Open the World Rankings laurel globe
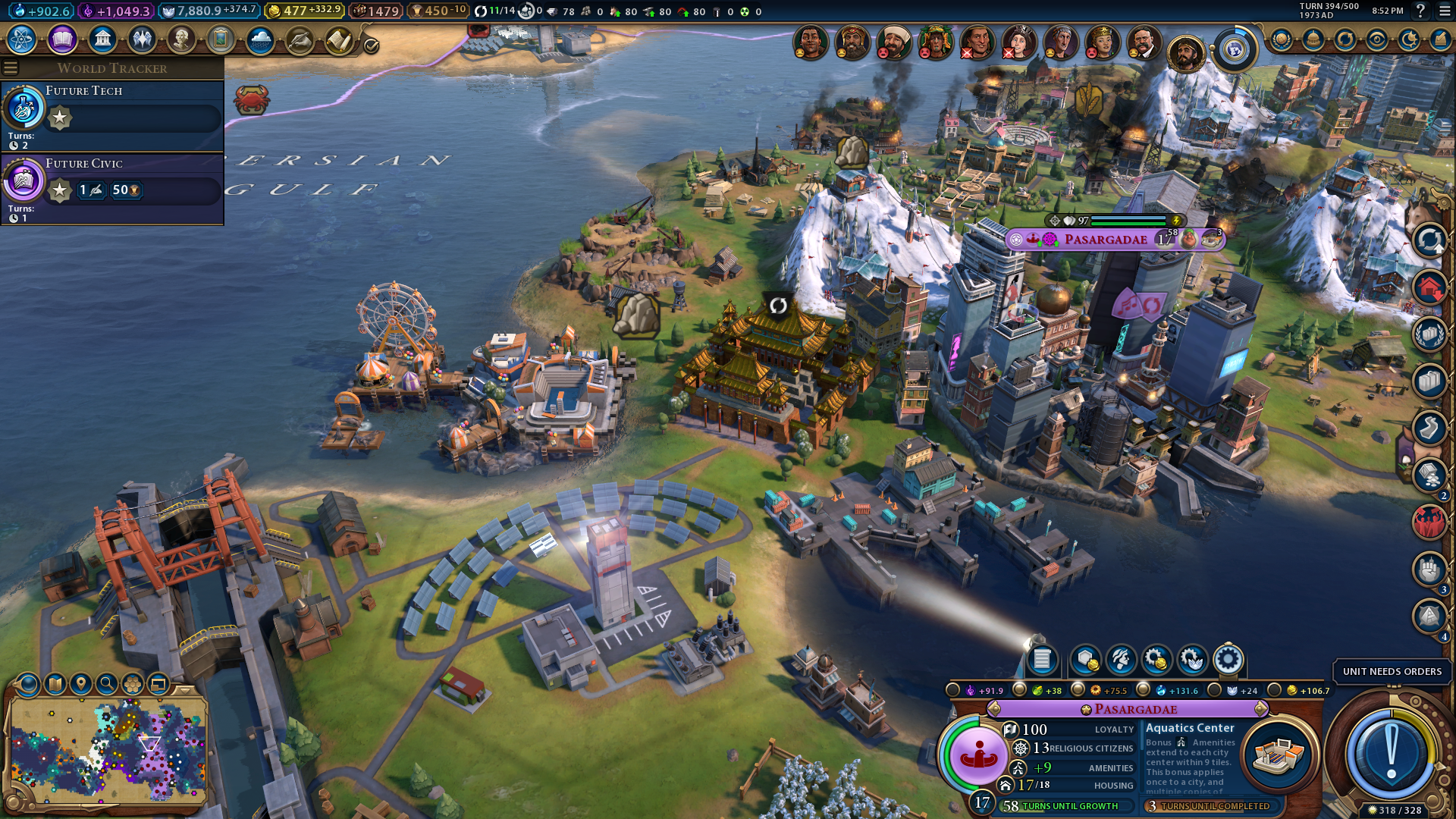Image resolution: width=1456 pixels, height=819 pixels. 1282,39
